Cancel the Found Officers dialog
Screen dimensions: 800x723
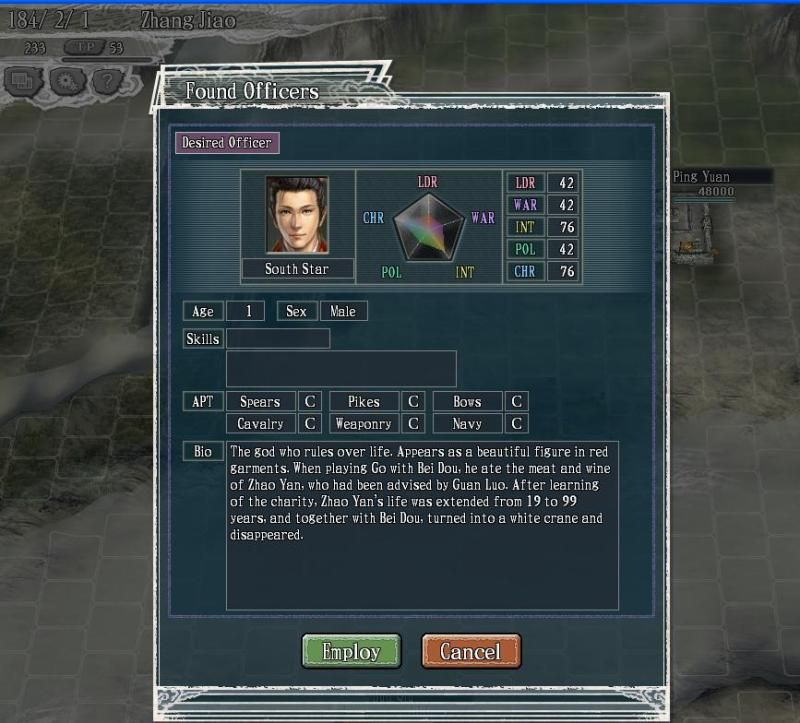coord(470,651)
